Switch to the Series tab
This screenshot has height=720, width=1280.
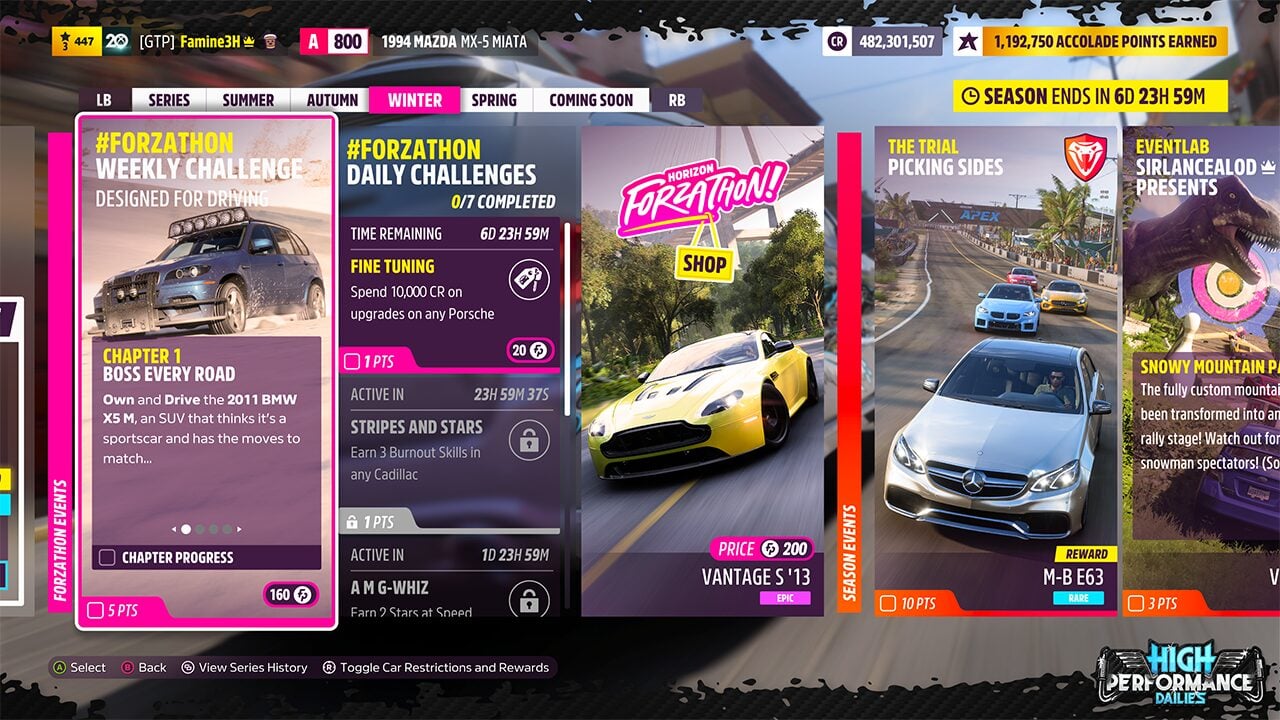(x=169, y=100)
